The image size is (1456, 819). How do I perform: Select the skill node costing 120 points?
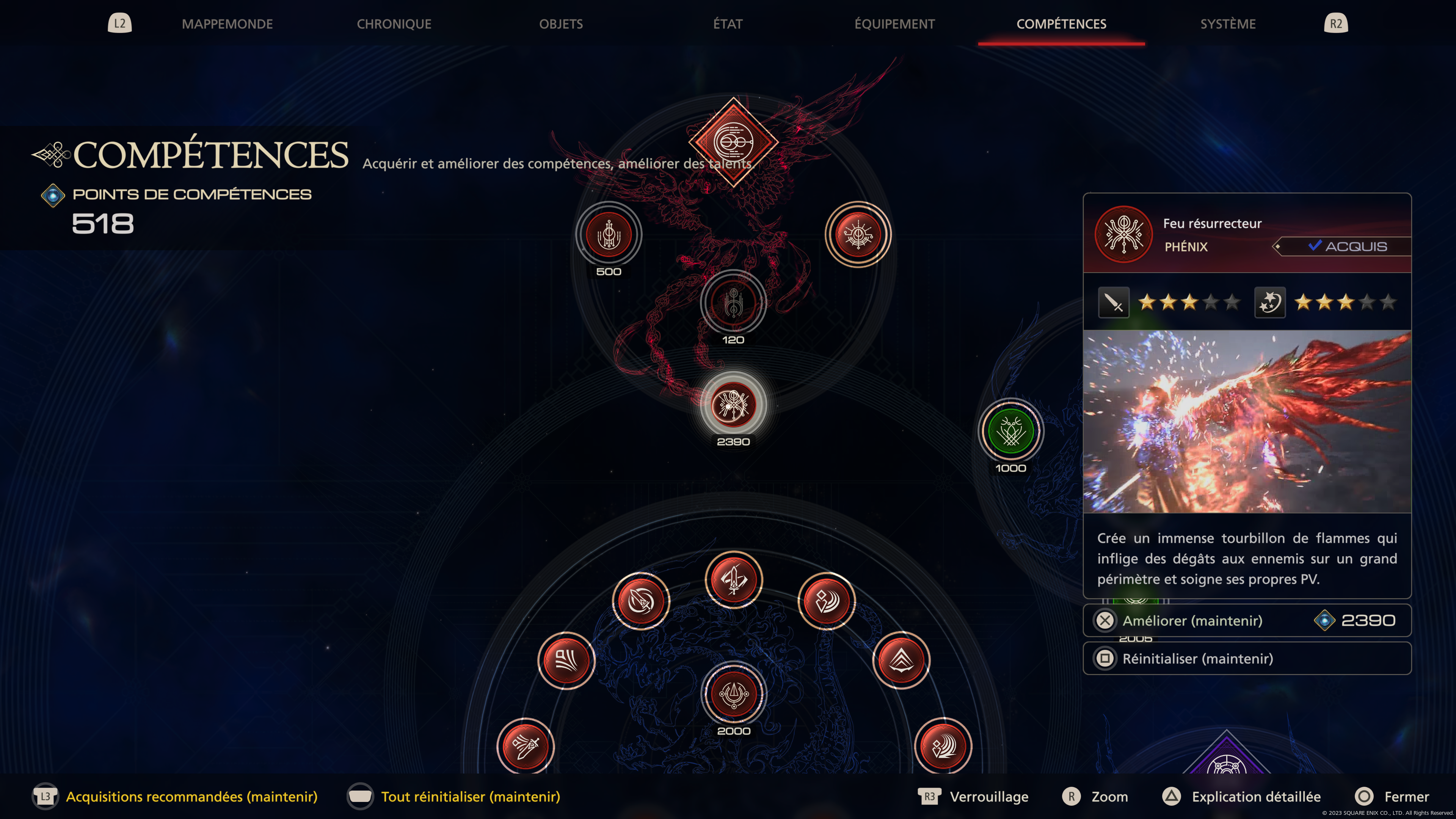[733, 303]
